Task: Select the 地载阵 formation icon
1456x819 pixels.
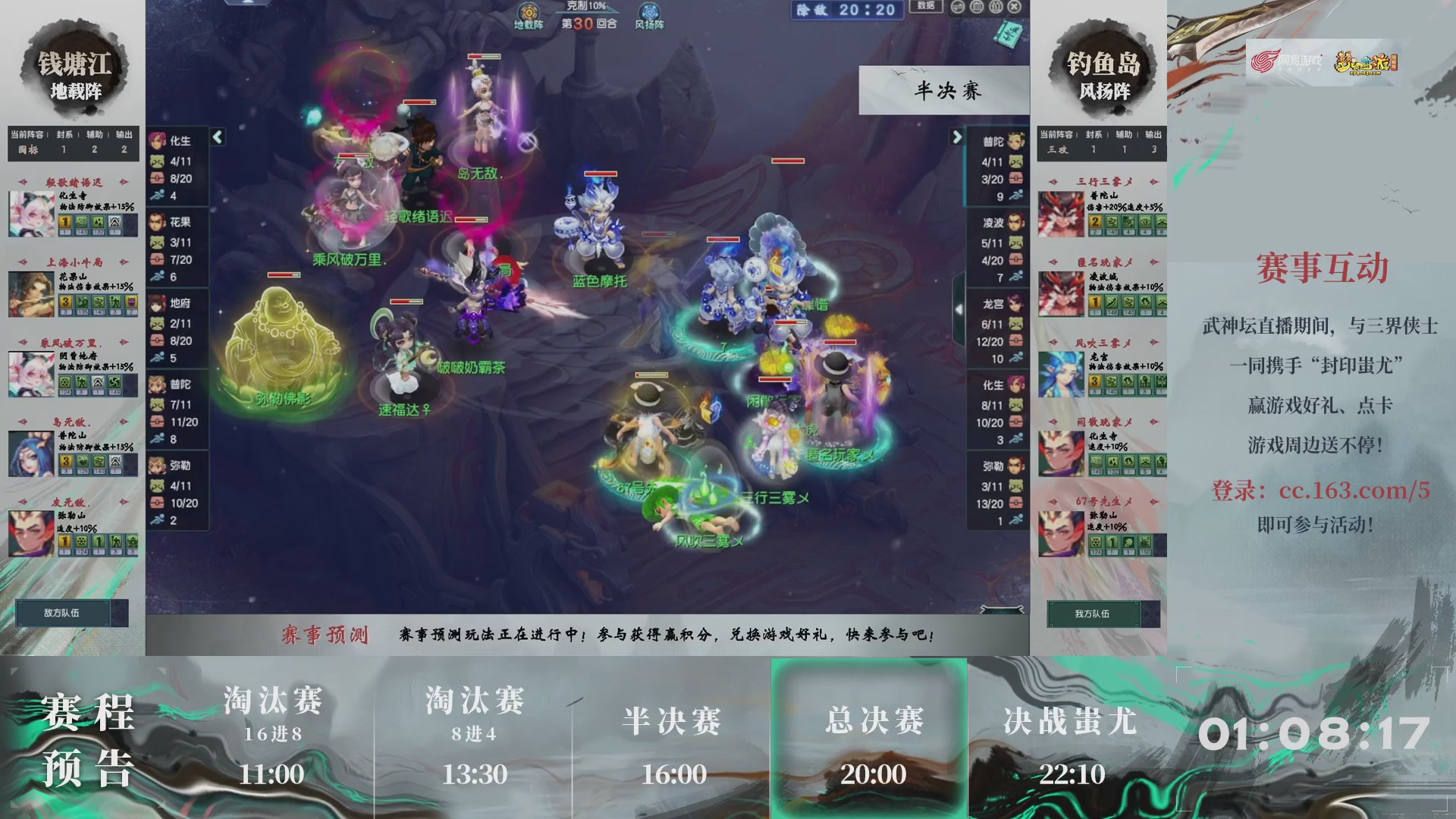Action: (x=529, y=13)
